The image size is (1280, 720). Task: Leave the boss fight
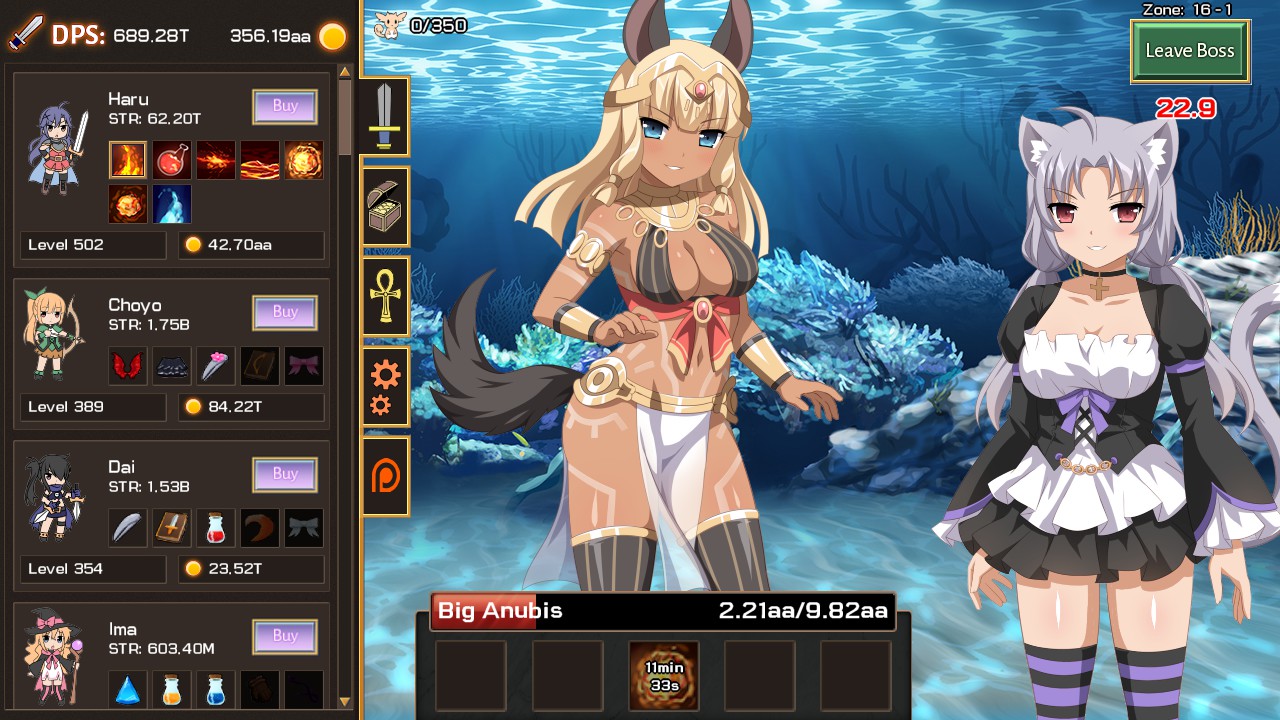click(1190, 51)
